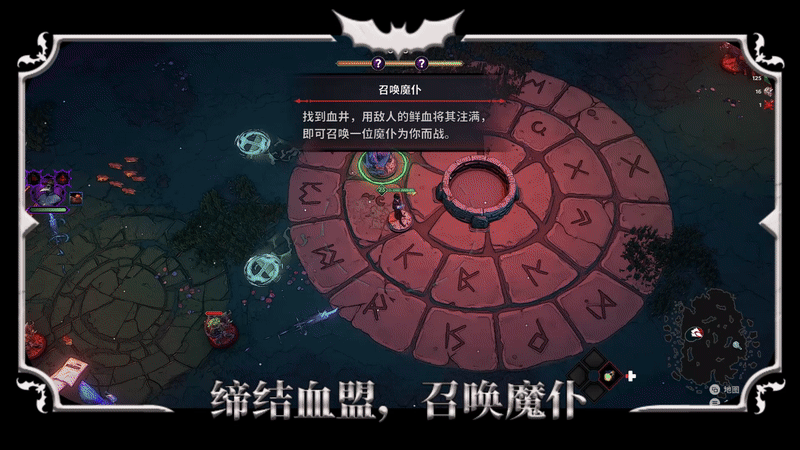Image resolution: width=800 pixels, height=450 pixels.
Task: Click the left question mark progress marker
Action: [378, 63]
